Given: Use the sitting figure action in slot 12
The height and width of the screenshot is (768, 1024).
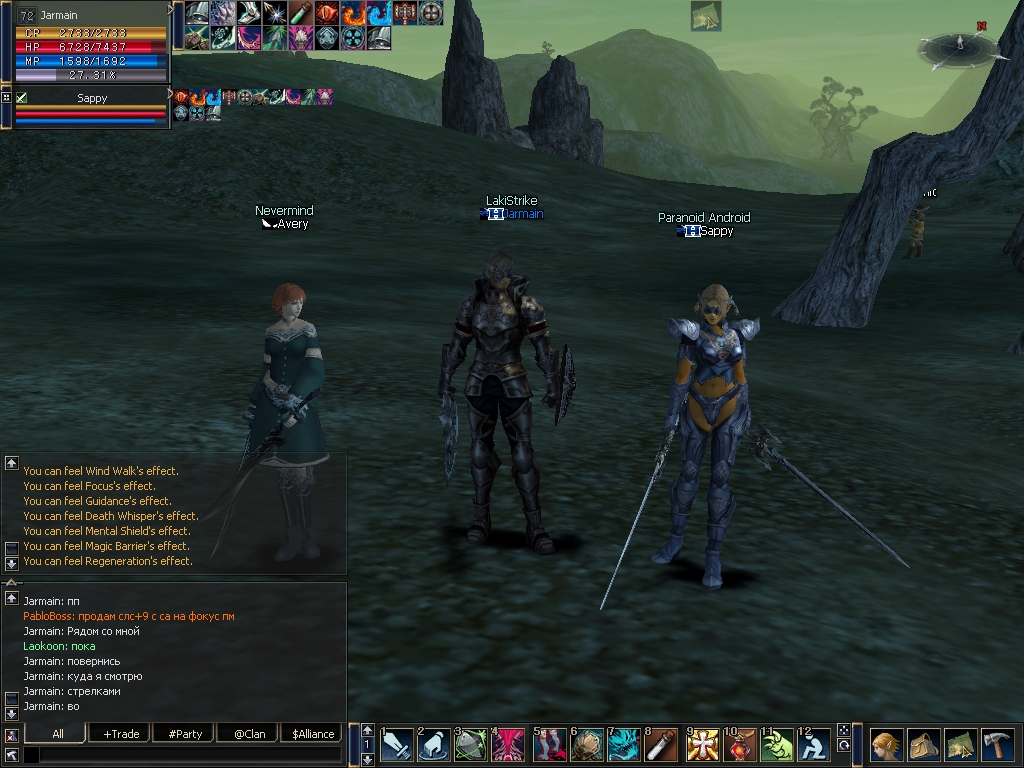Looking at the screenshot, I should [815, 745].
